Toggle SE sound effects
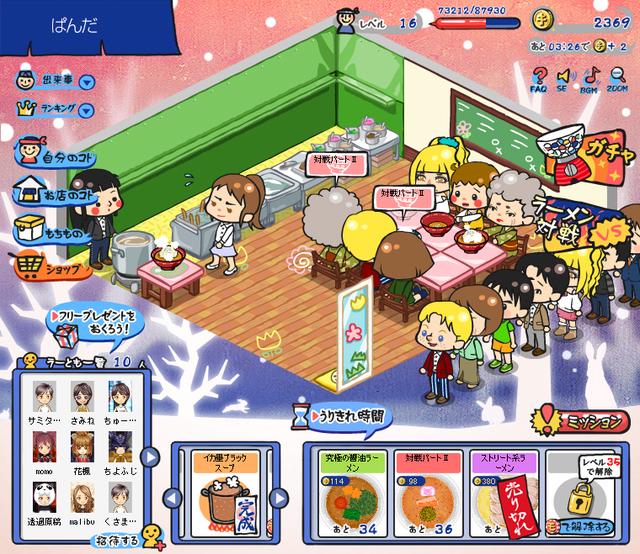 point(565,76)
